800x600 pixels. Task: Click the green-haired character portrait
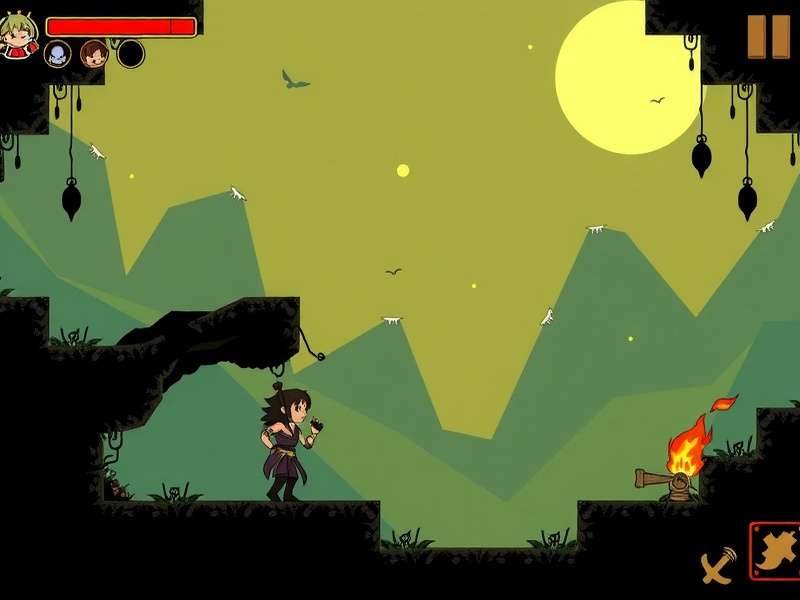coord(18,35)
